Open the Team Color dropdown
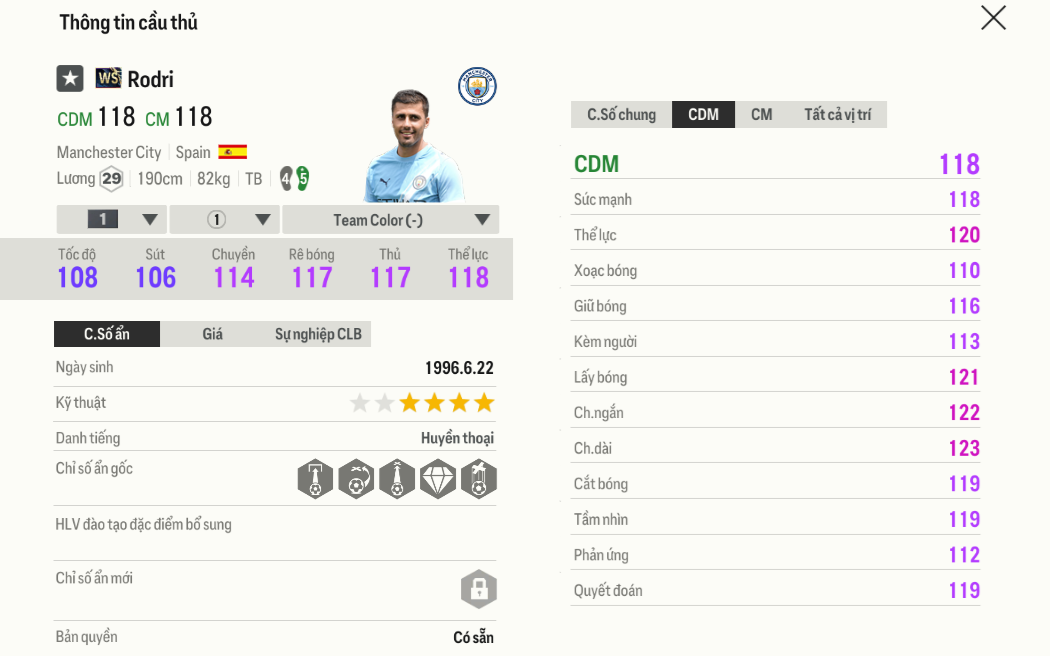Image resolution: width=1050 pixels, height=656 pixels. point(391,220)
